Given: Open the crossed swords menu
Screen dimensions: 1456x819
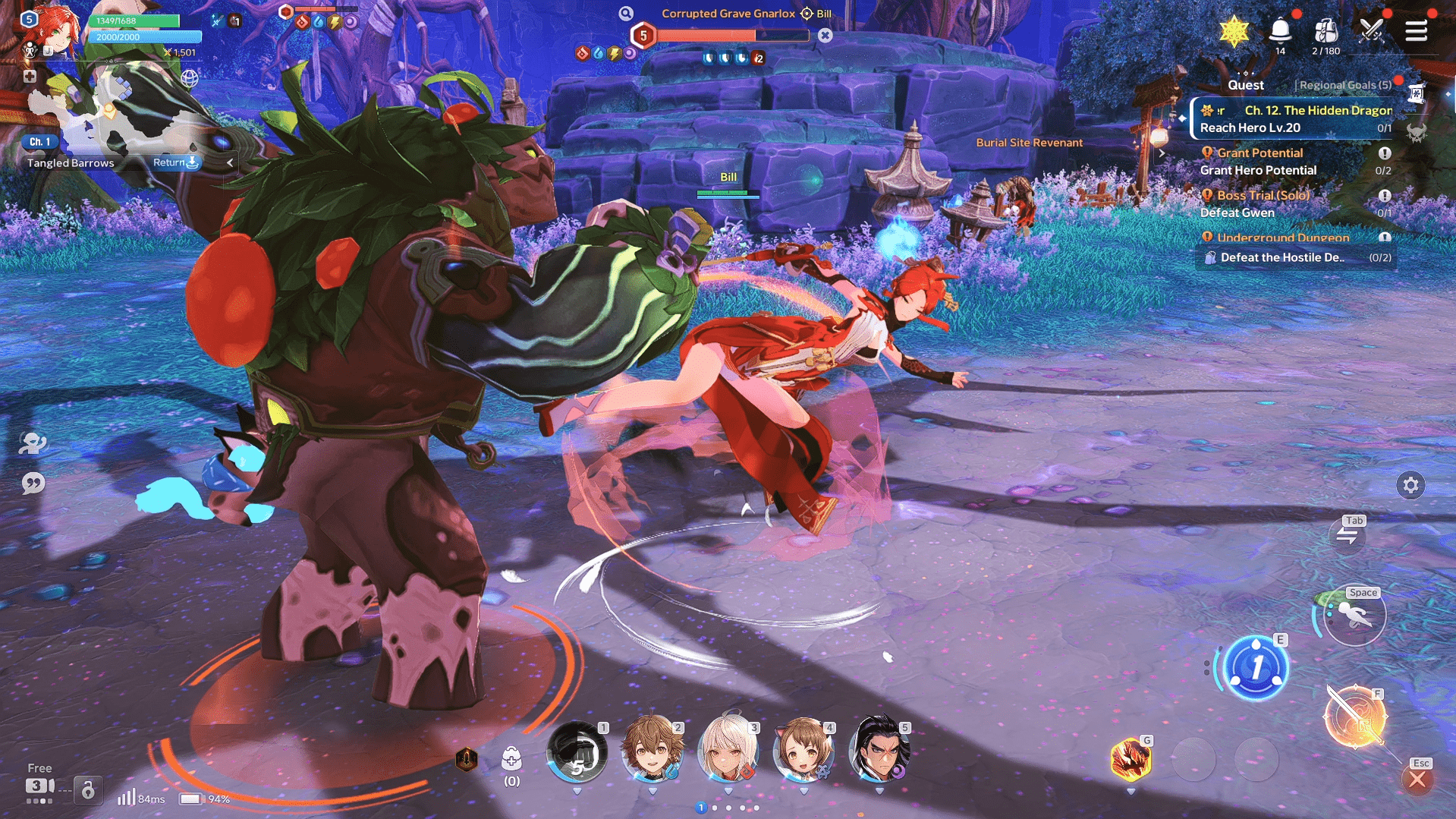Looking at the screenshot, I should 1371,31.
